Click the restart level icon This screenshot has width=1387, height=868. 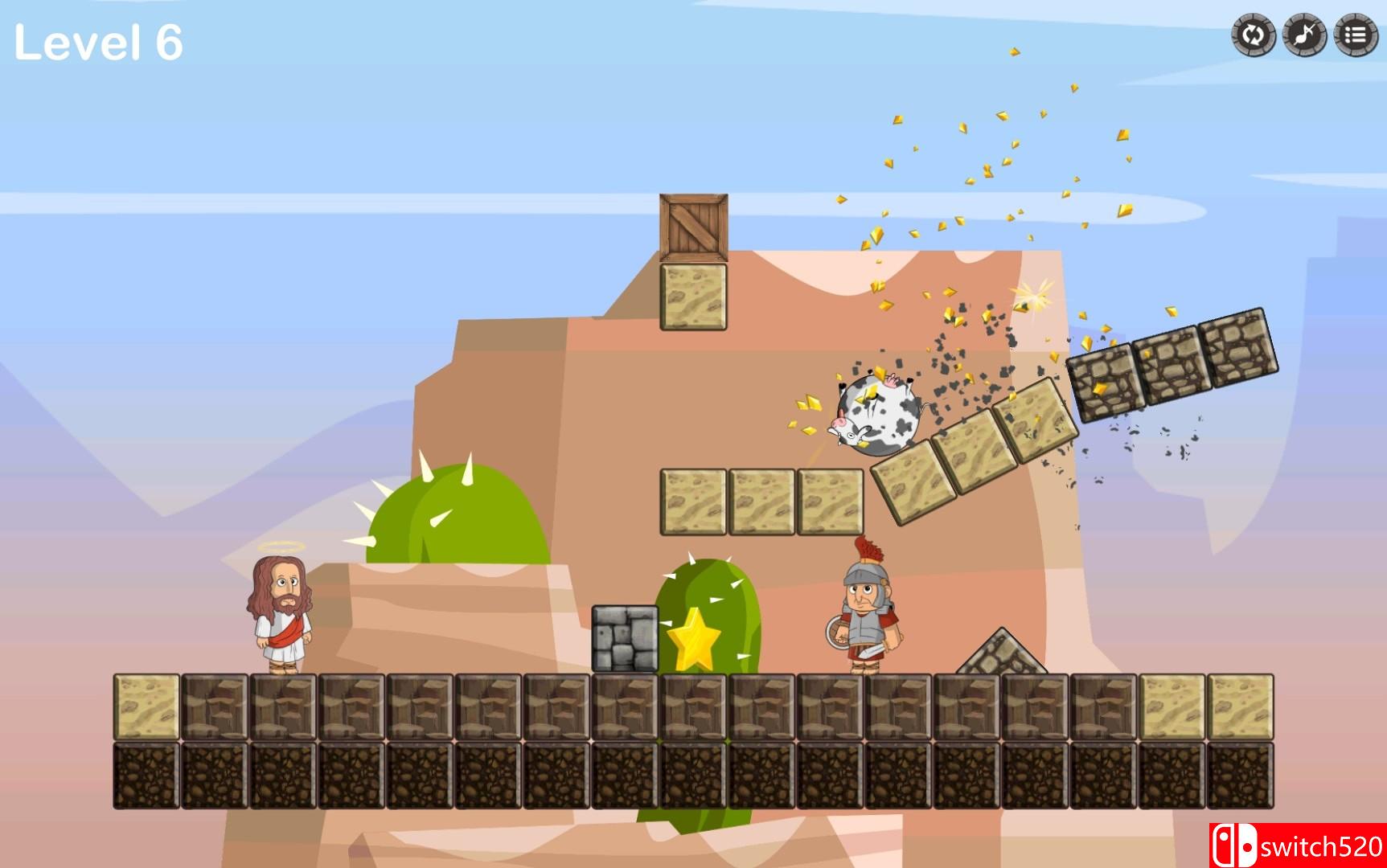1254,36
